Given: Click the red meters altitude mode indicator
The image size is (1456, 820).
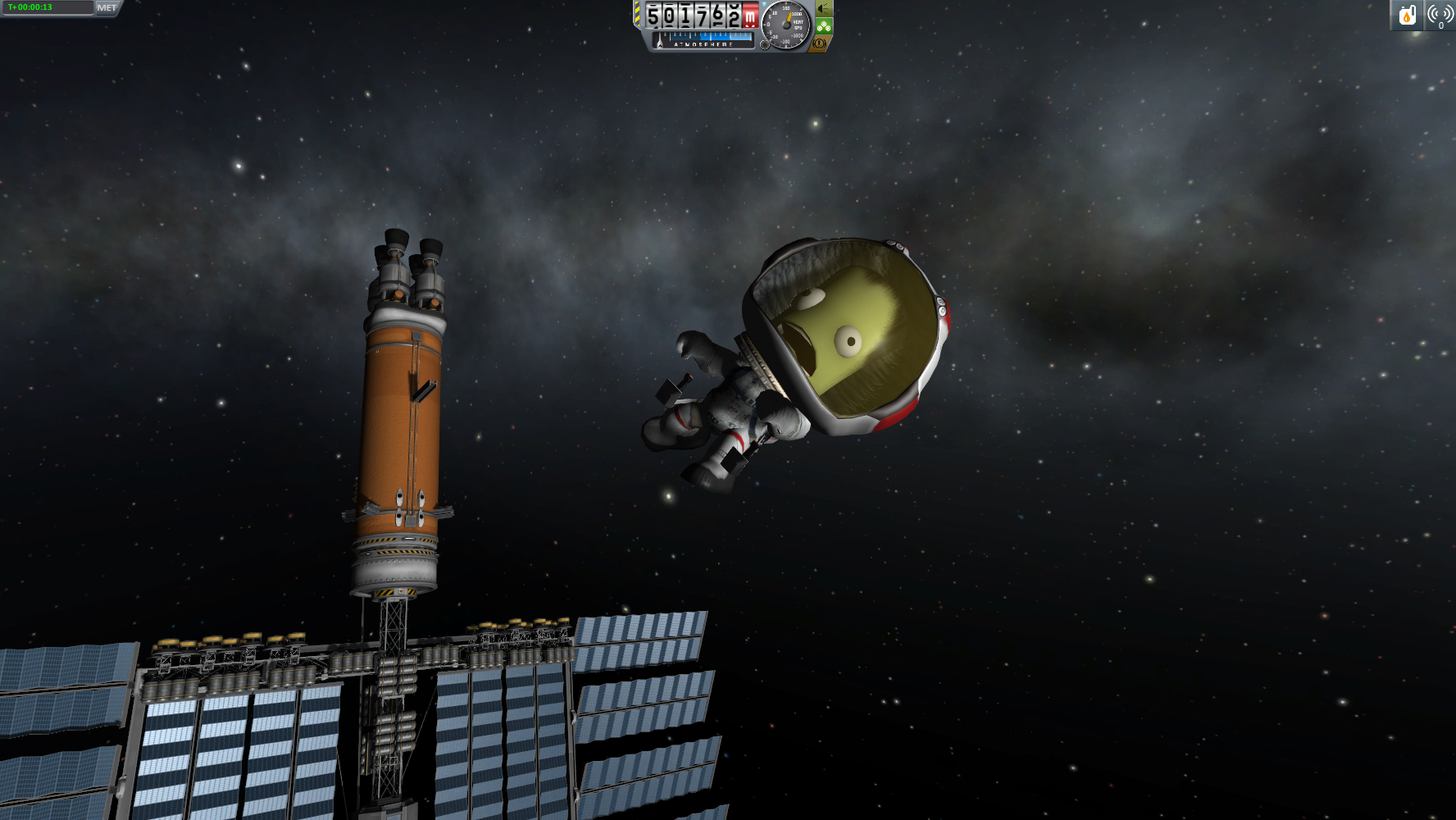Looking at the screenshot, I should pos(749,17).
